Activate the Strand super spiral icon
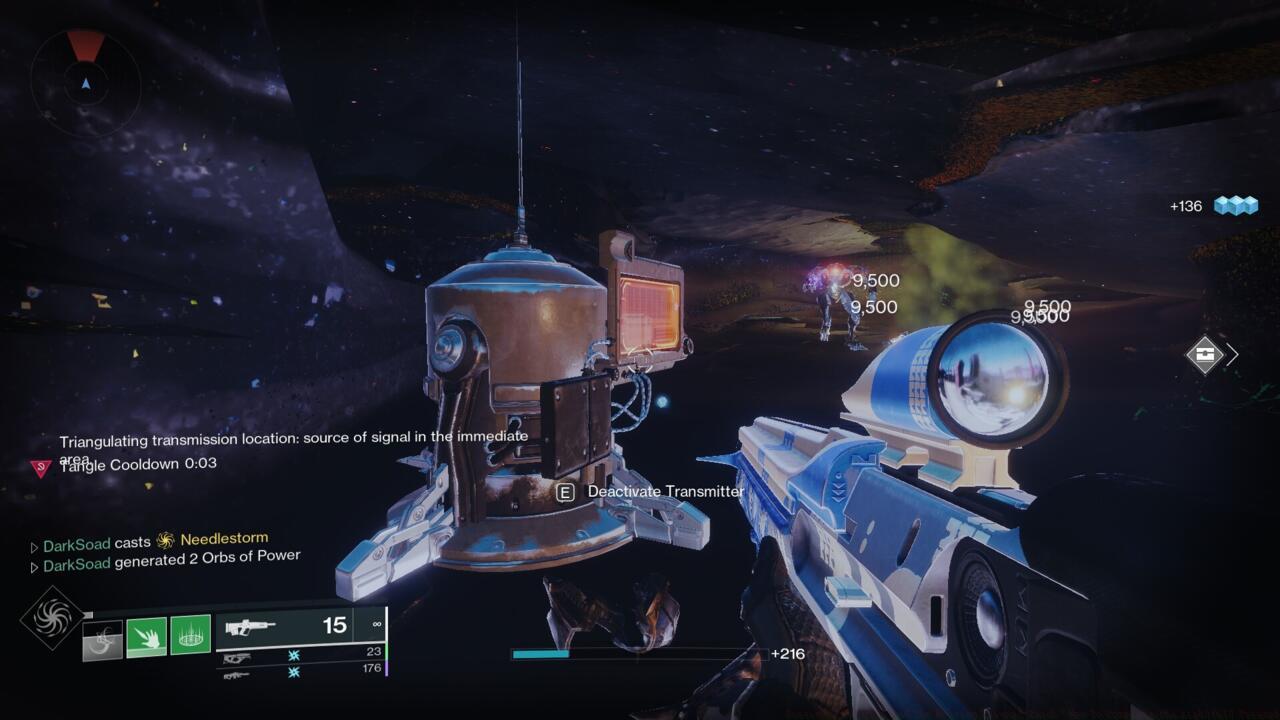This screenshot has width=1280, height=720. tap(52, 617)
